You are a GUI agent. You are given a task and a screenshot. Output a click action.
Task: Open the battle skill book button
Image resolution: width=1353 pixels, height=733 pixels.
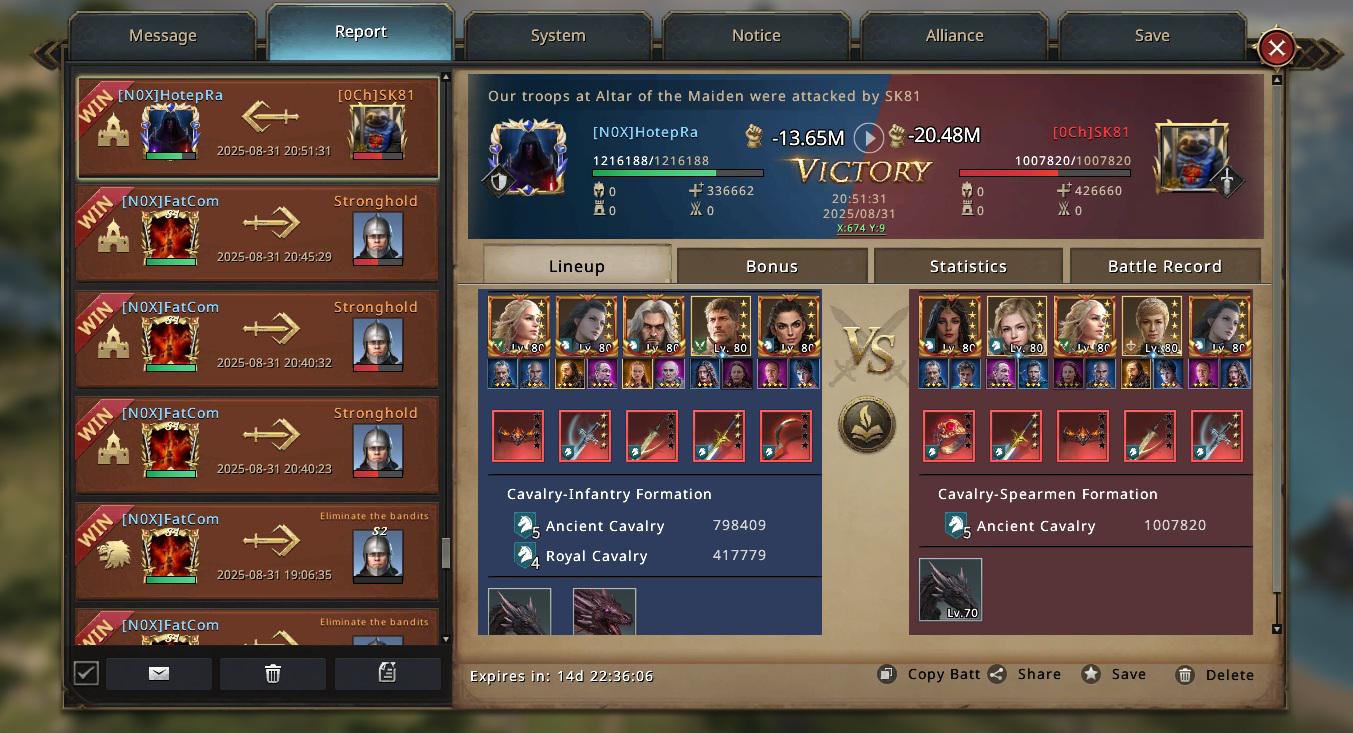(x=866, y=425)
